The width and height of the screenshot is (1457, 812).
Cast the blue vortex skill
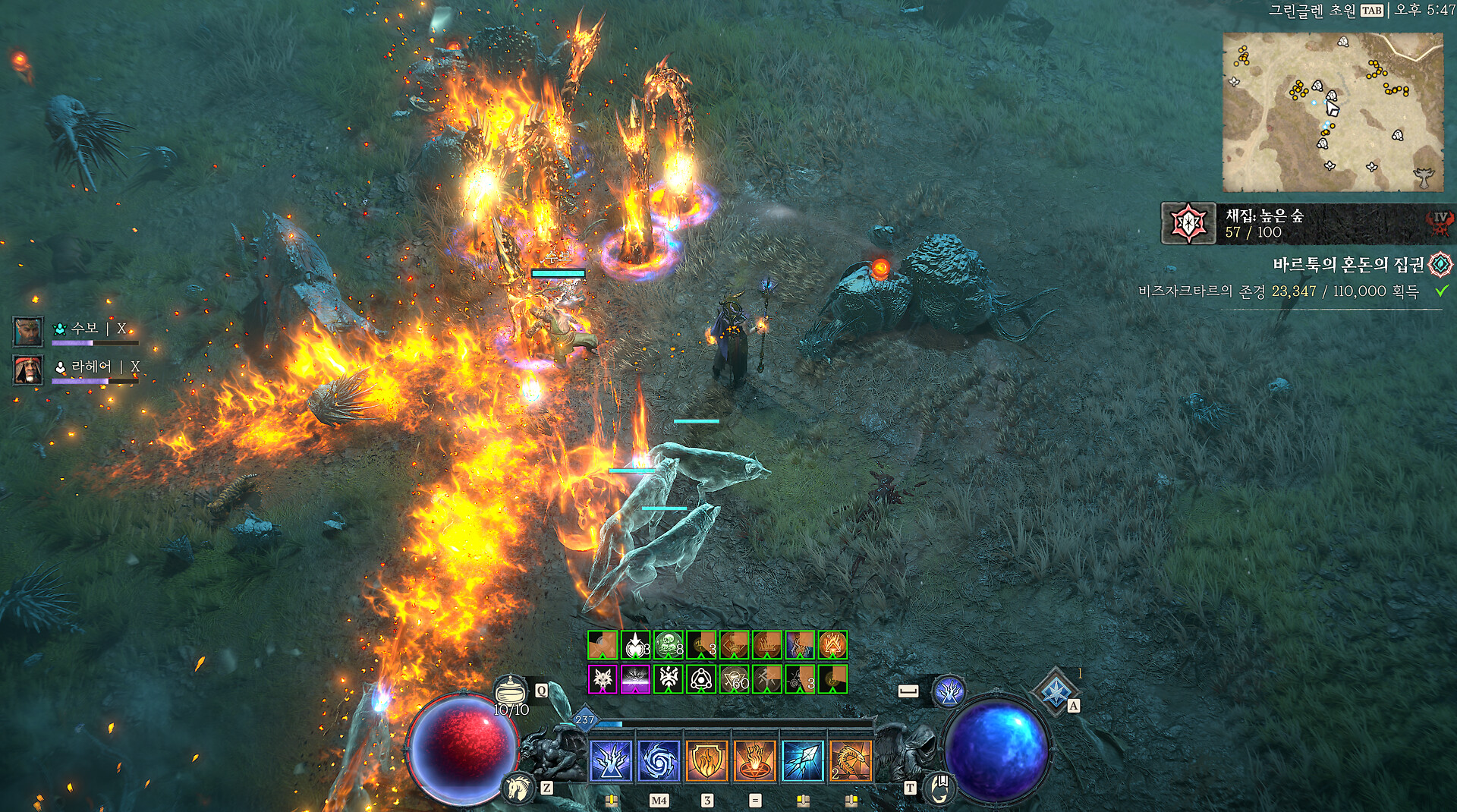pos(659,761)
